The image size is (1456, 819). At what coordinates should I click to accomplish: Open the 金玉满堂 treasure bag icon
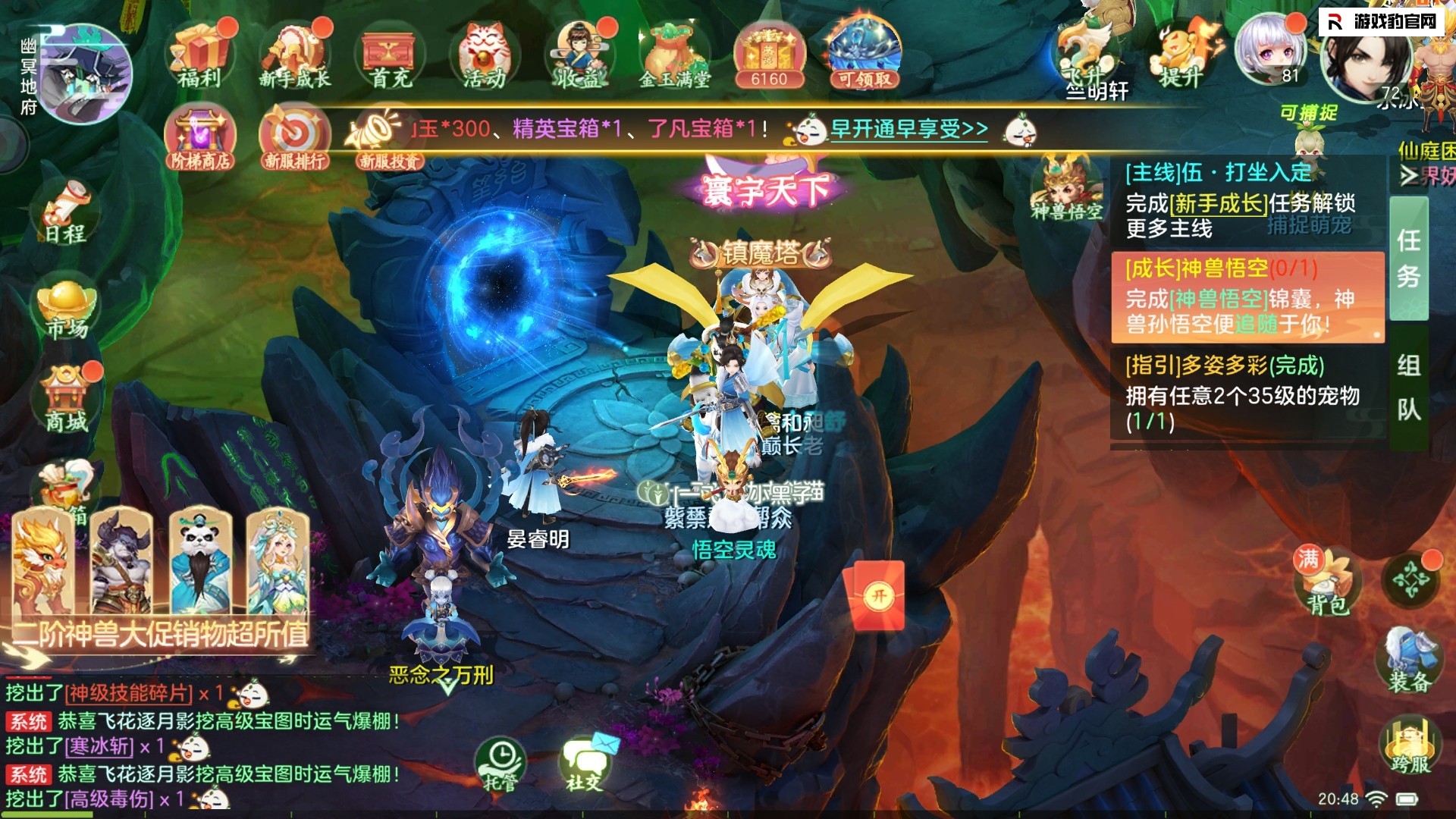point(674,55)
